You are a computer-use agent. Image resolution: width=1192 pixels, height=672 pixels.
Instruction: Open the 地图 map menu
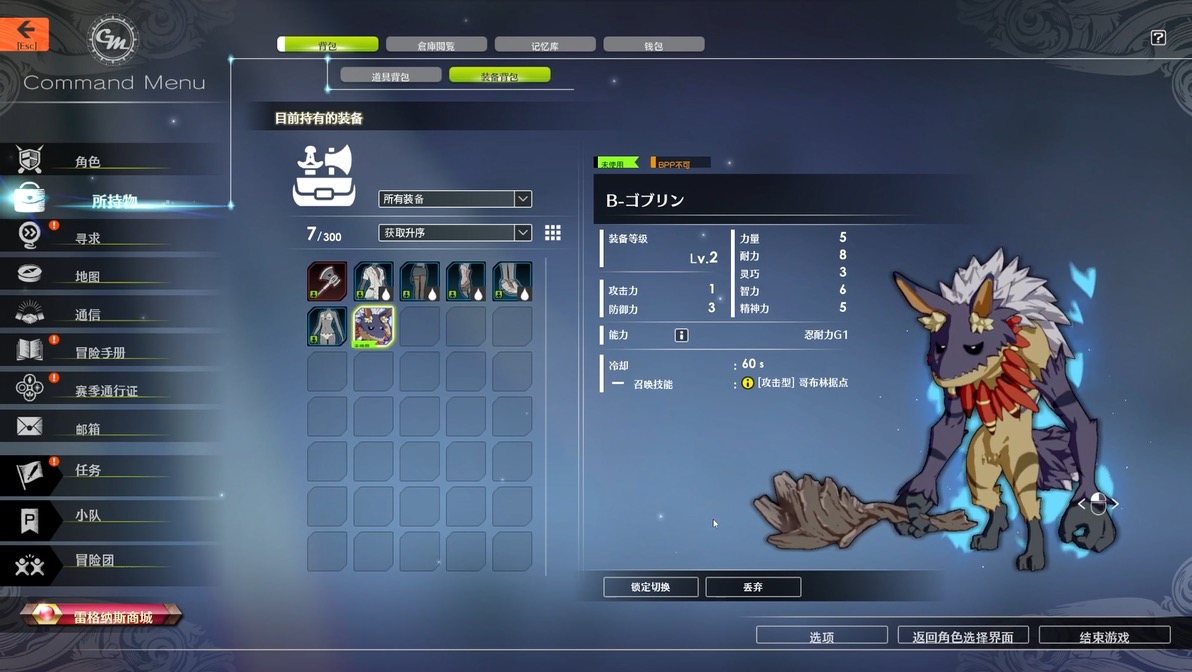click(x=88, y=276)
